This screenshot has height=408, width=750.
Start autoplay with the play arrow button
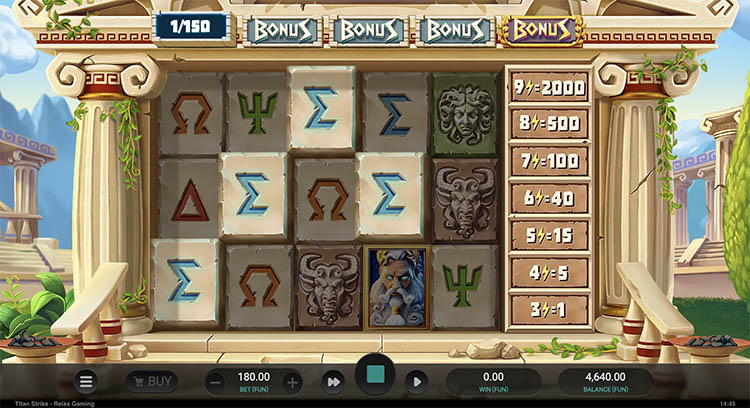coord(417,381)
